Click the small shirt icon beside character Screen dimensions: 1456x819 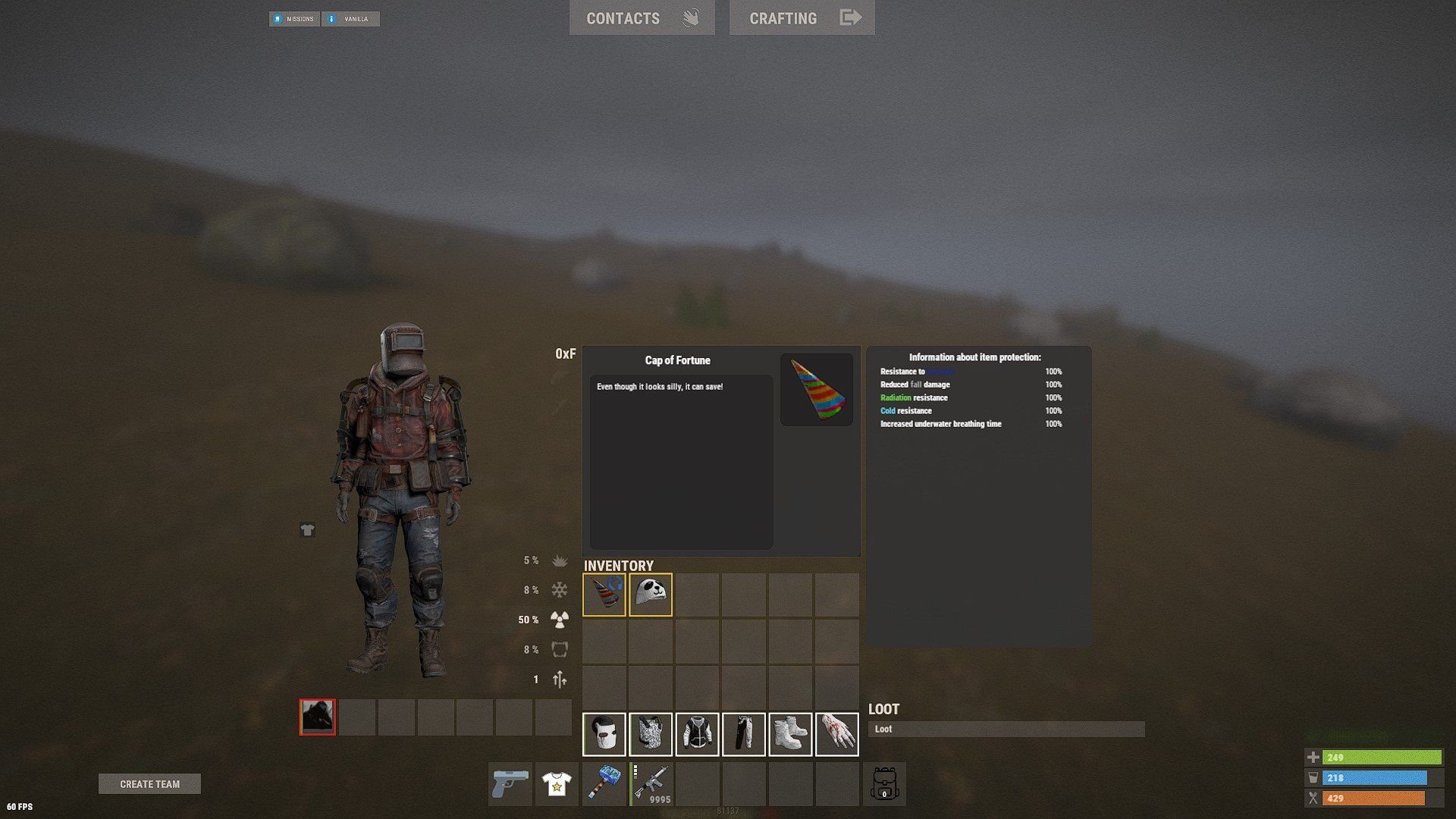(x=307, y=530)
